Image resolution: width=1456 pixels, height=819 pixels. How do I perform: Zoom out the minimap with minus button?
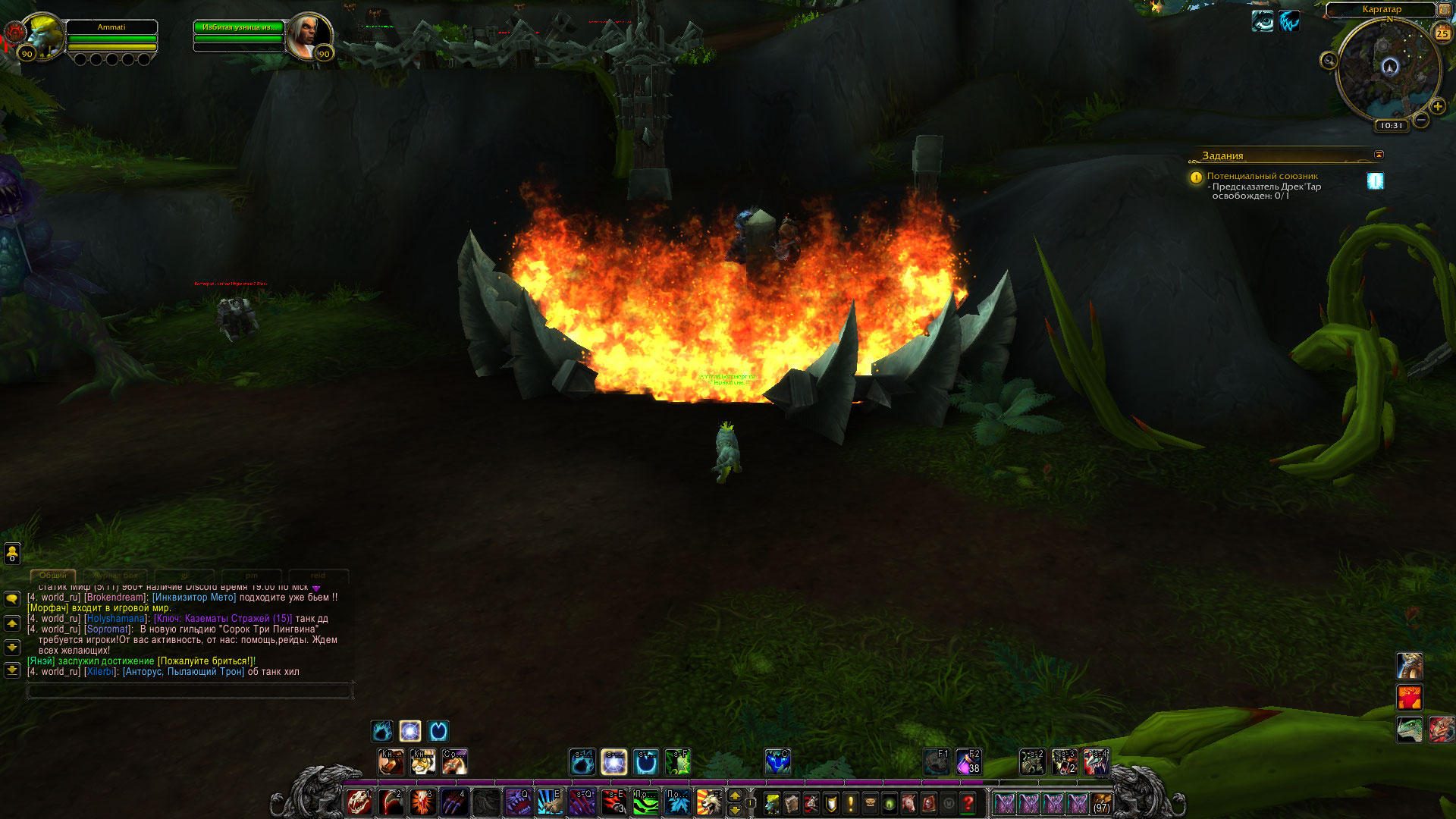pos(1421,120)
